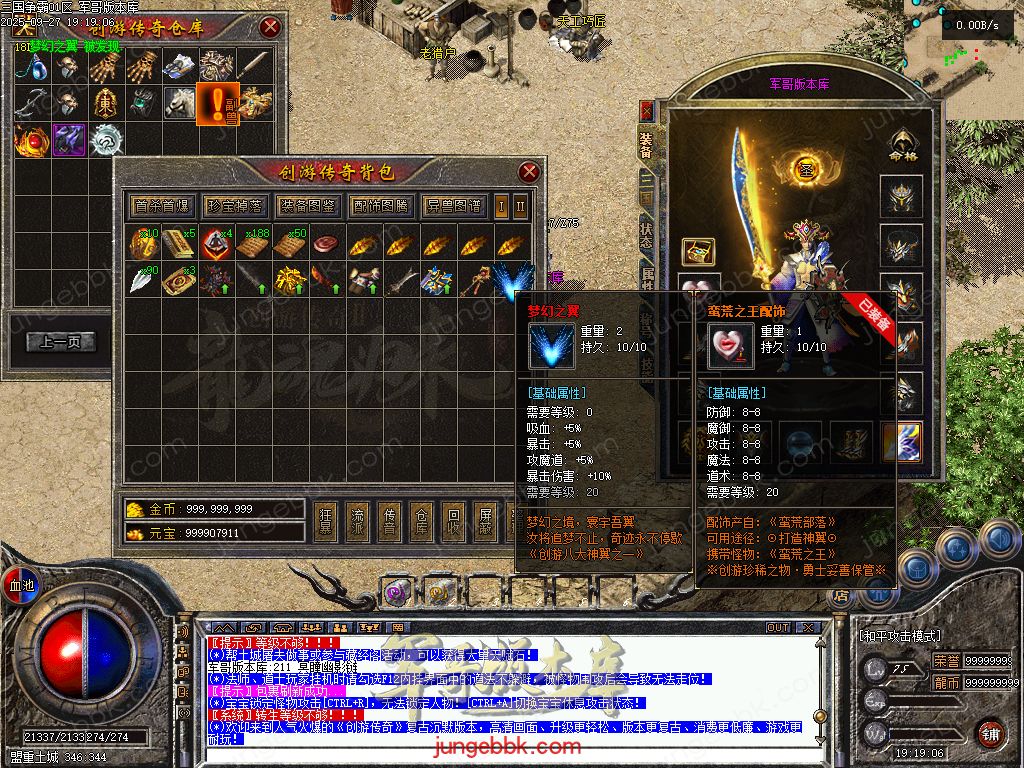
Task: Show the 装备图鉴 equipment codex
Action: click(308, 207)
